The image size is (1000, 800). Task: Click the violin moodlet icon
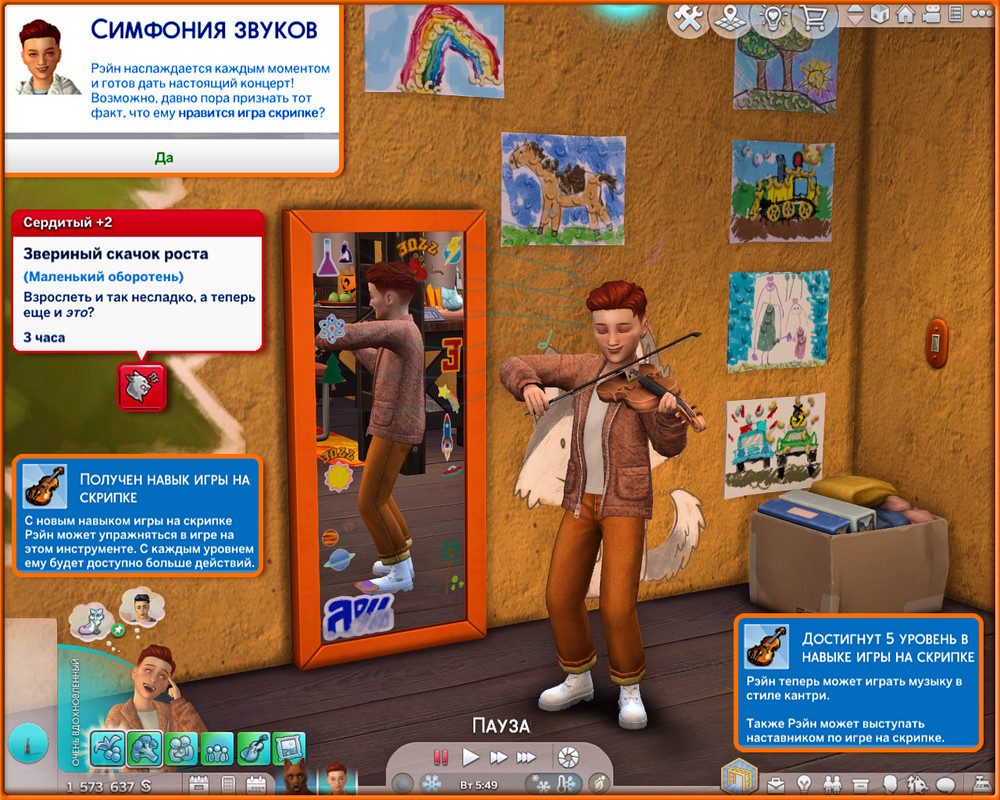pos(253,748)
